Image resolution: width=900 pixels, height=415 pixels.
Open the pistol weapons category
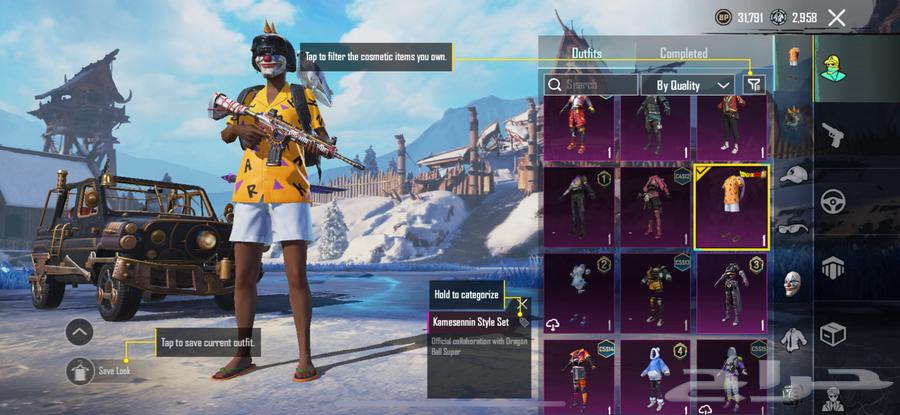[832, 136]
